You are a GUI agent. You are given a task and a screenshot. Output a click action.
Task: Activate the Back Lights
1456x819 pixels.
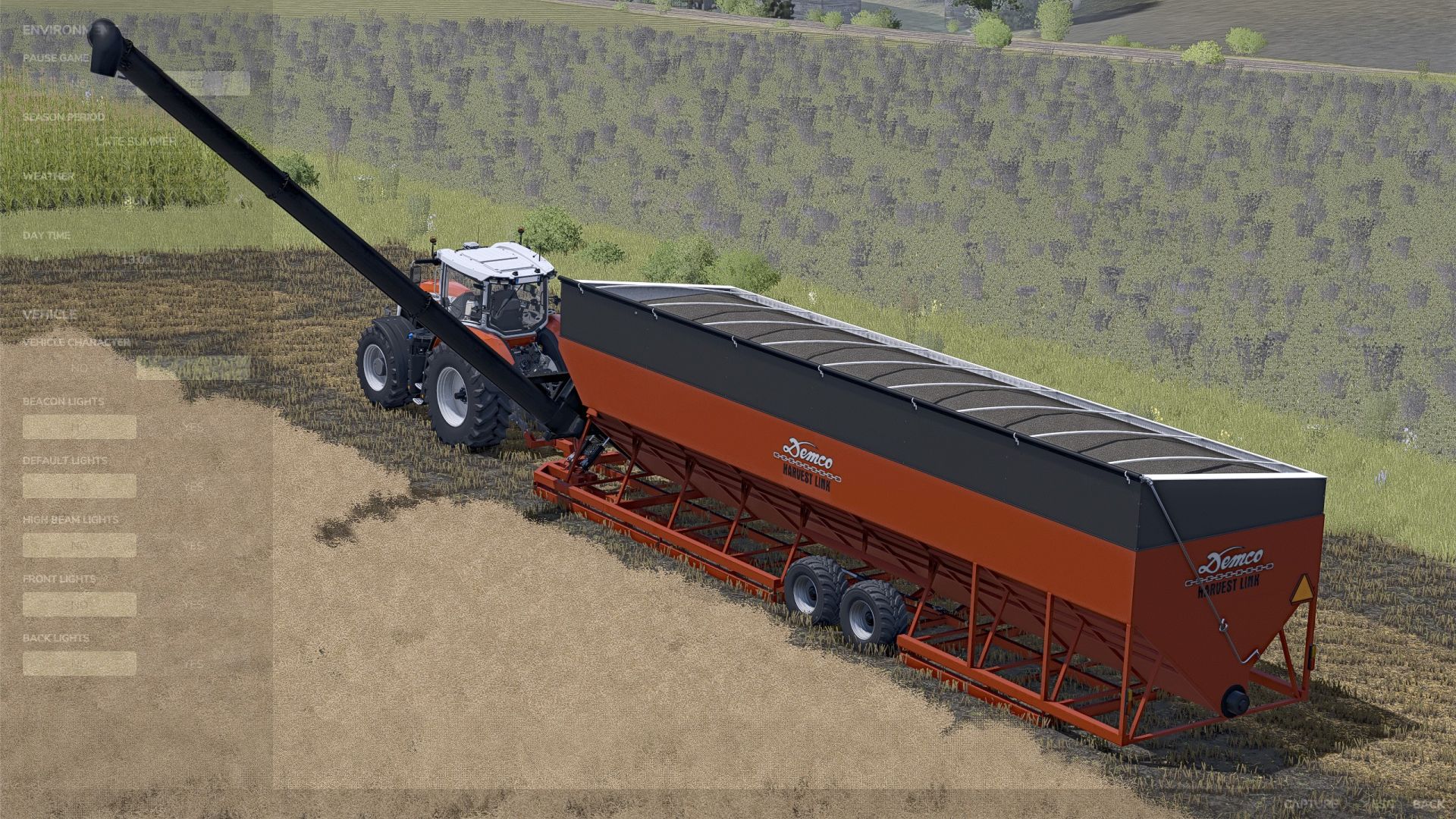click(x=193, y=664)
